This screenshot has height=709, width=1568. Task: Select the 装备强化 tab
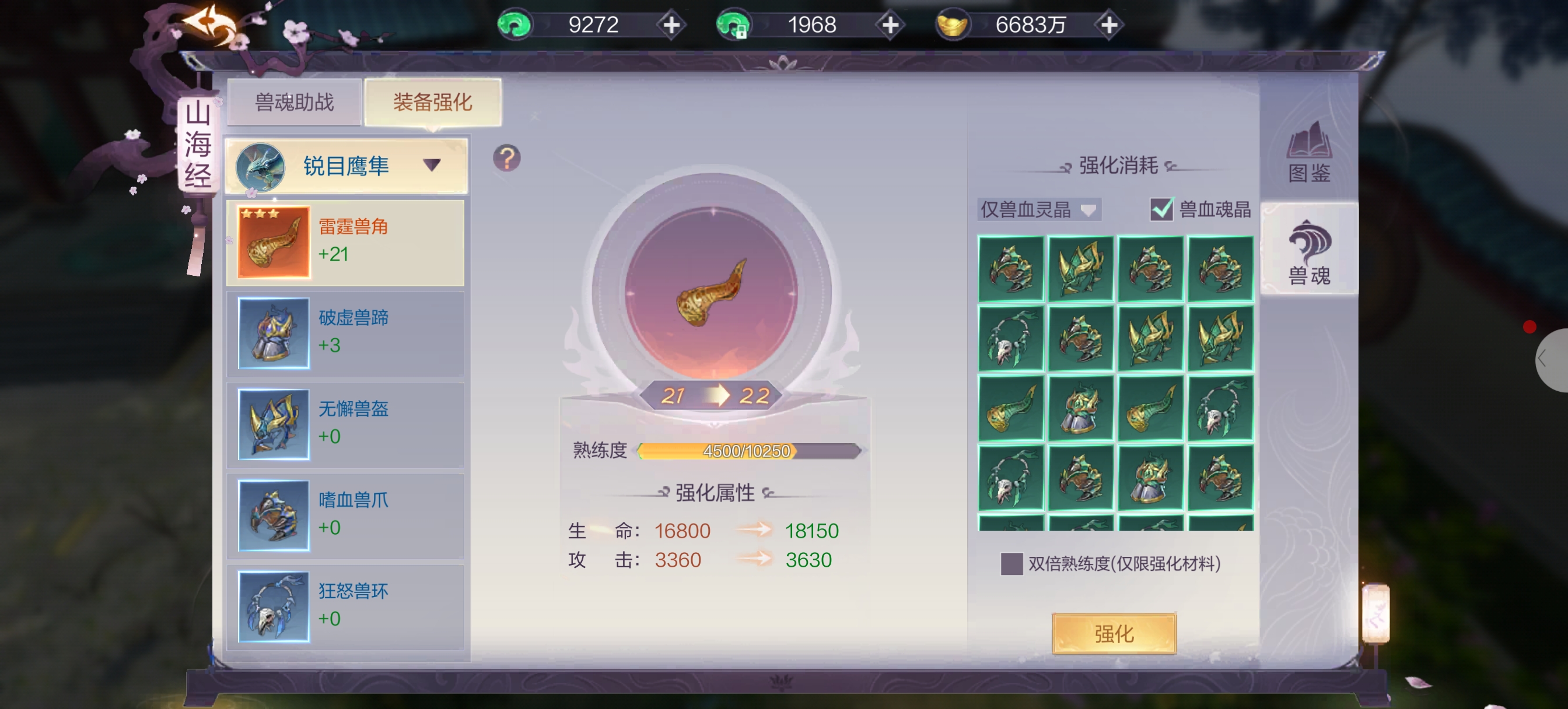pos(432,102)
